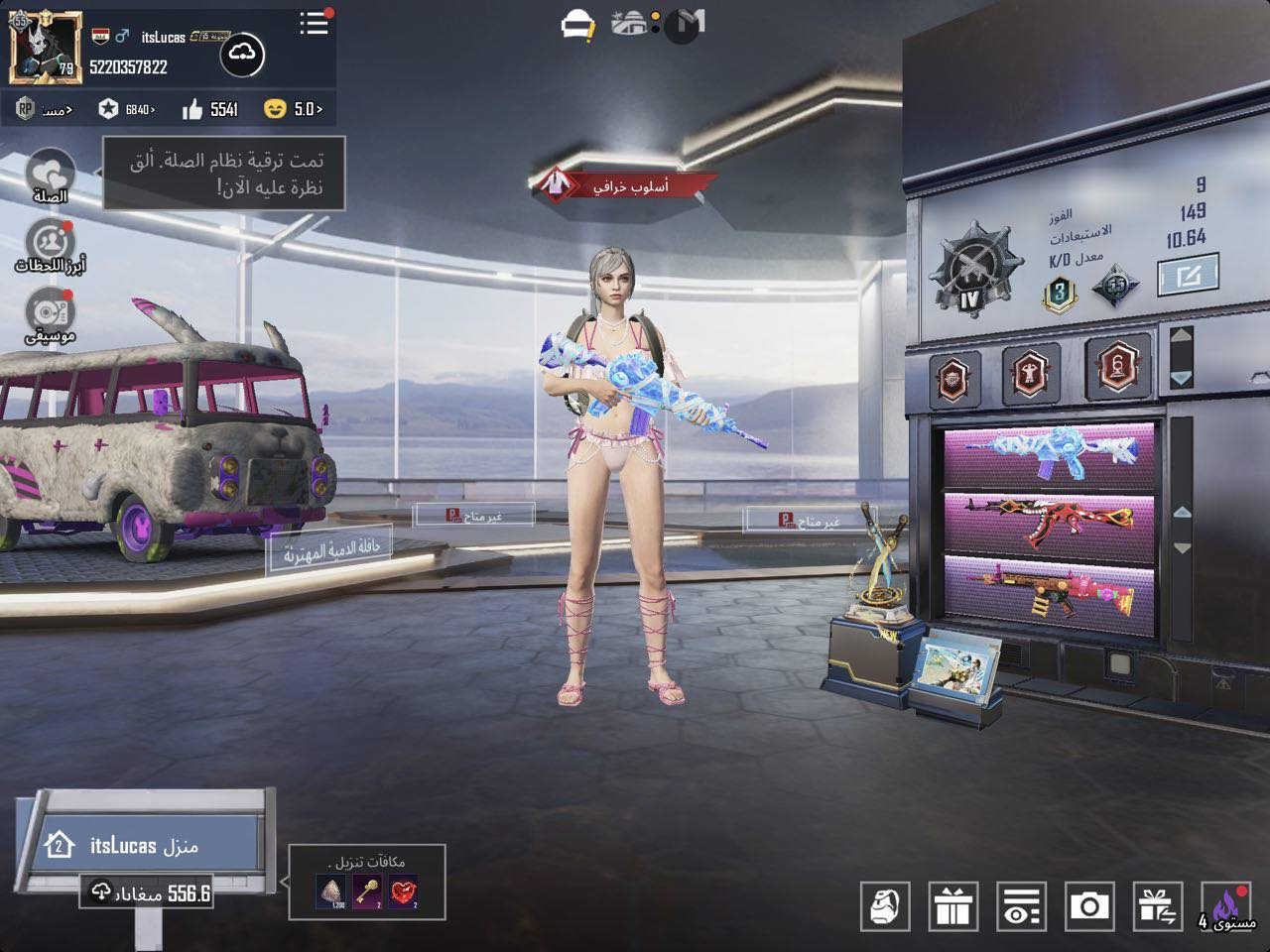Open the helmet icon at the top

577,26
